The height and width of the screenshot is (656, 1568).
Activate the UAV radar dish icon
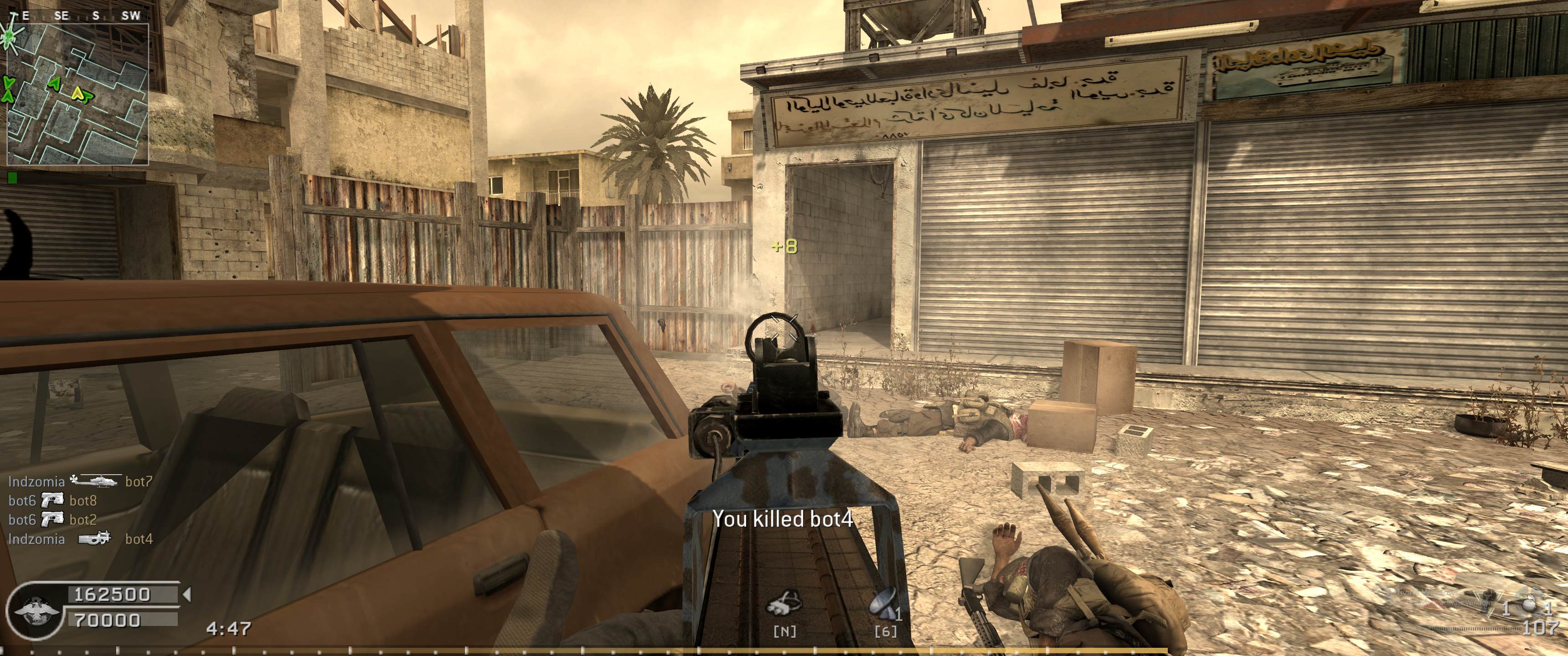[883, 605]
